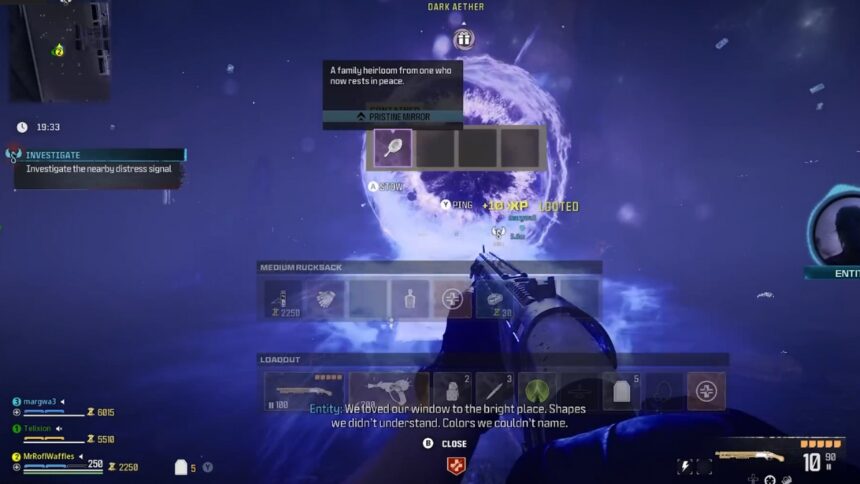860x484 pixels.
Task: Select squad member MrRoflWaffles
Action: 50,456
